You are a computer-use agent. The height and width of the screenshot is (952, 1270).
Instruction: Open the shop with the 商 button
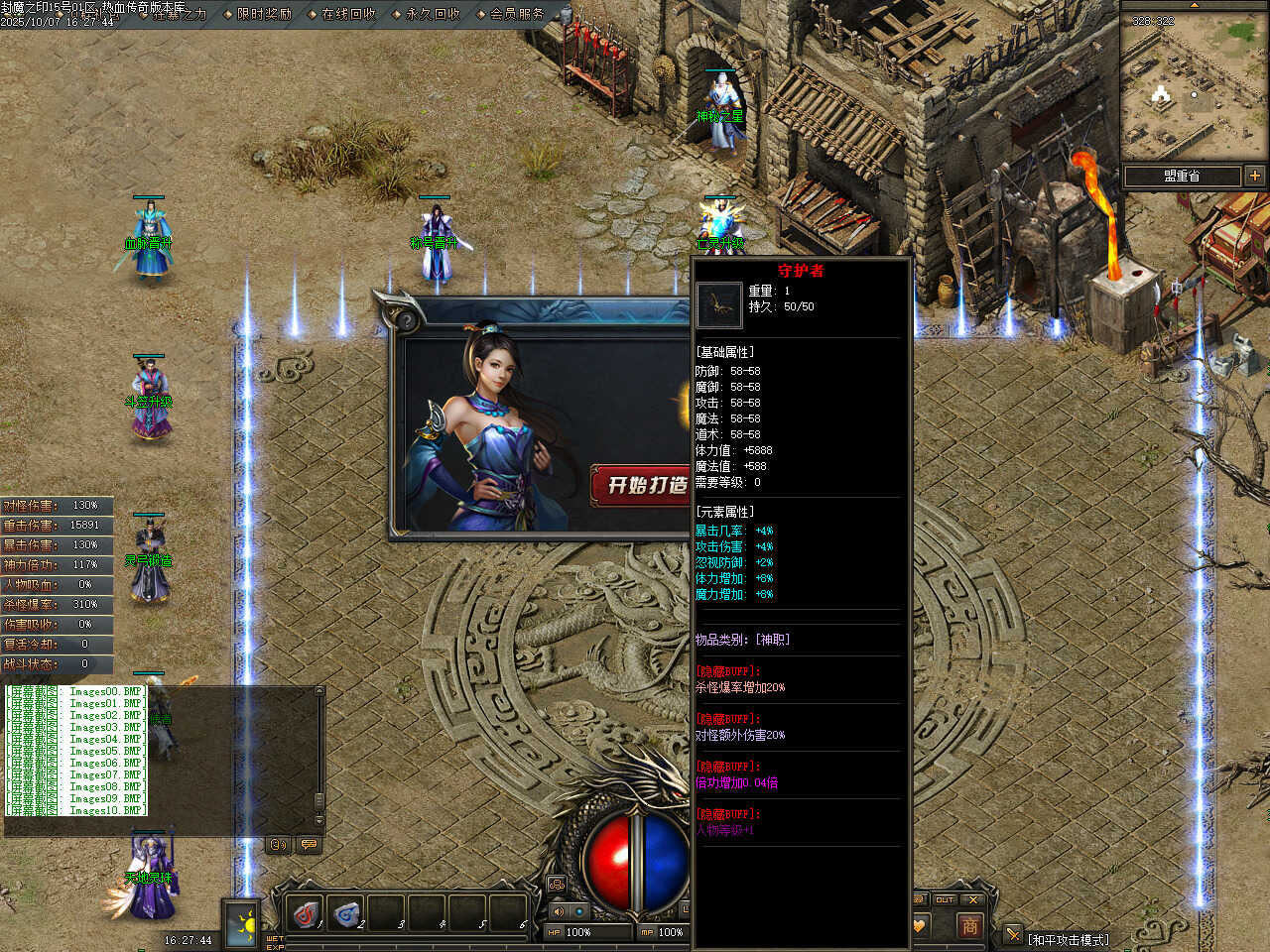(x=969, y=925)
